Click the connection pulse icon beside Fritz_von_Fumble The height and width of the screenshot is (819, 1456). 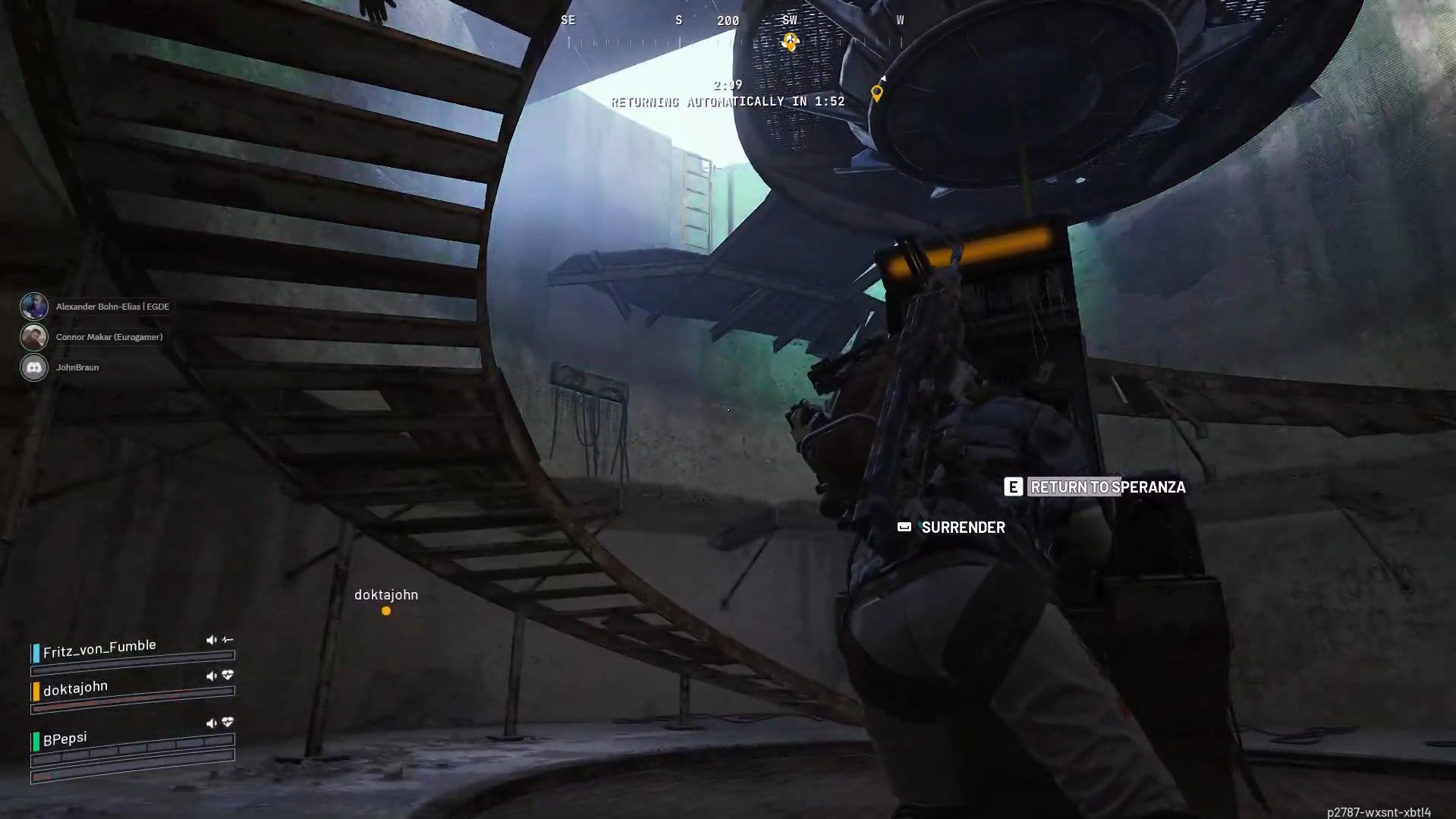pyautogui.click(x=228, y=639)
